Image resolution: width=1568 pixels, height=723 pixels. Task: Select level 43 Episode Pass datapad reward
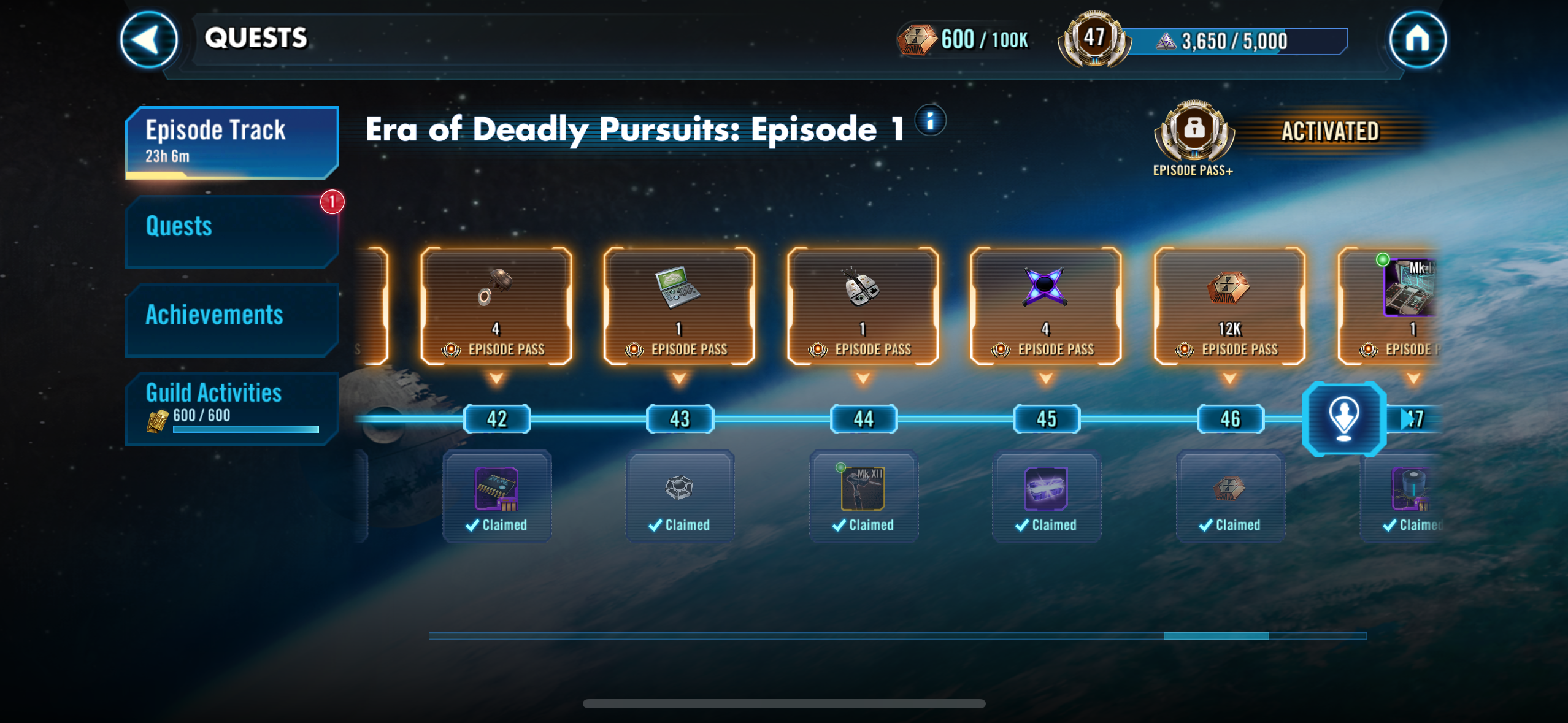point(679,305)
